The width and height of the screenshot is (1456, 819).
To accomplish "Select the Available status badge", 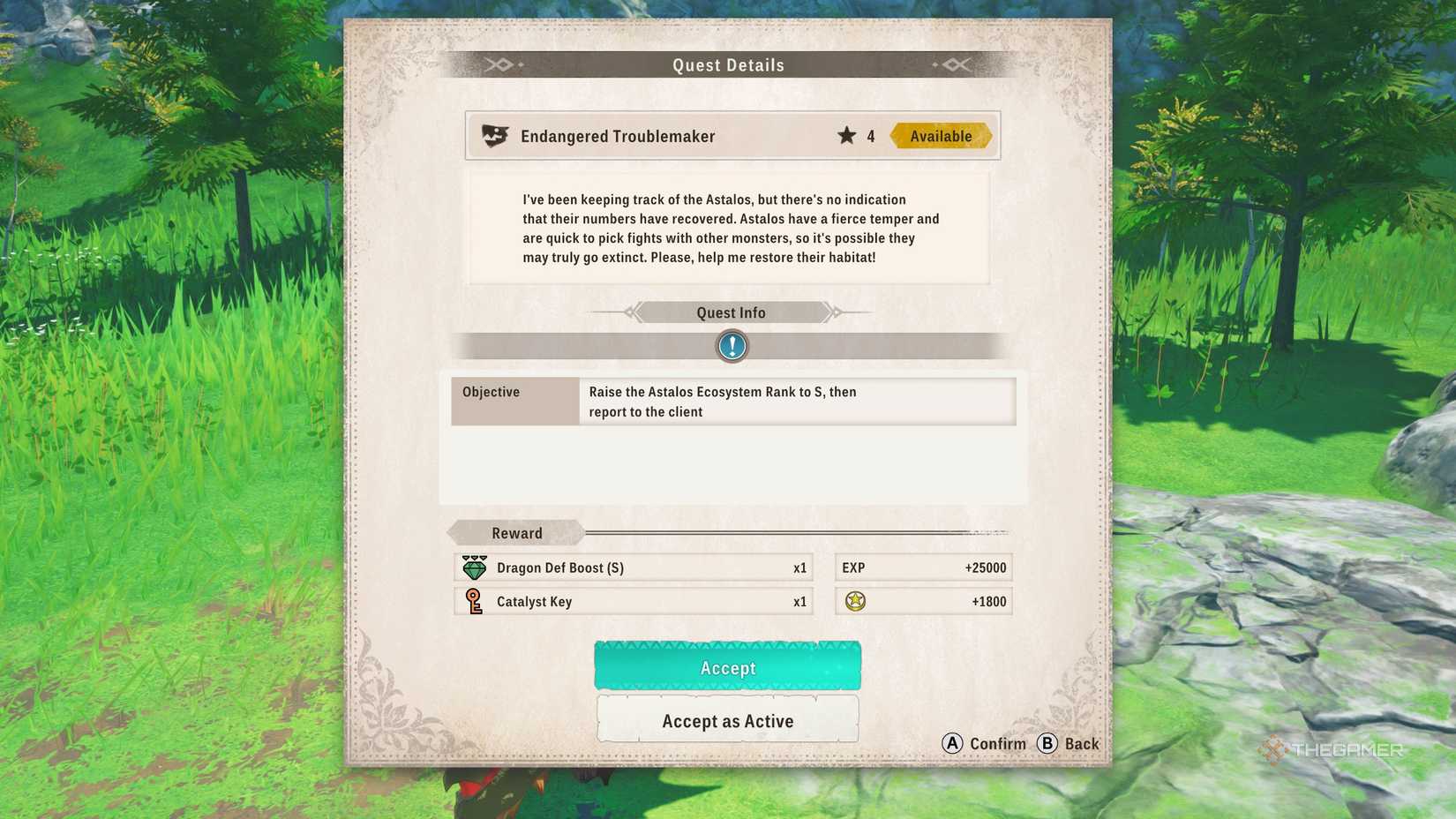I will click(941, 135).
